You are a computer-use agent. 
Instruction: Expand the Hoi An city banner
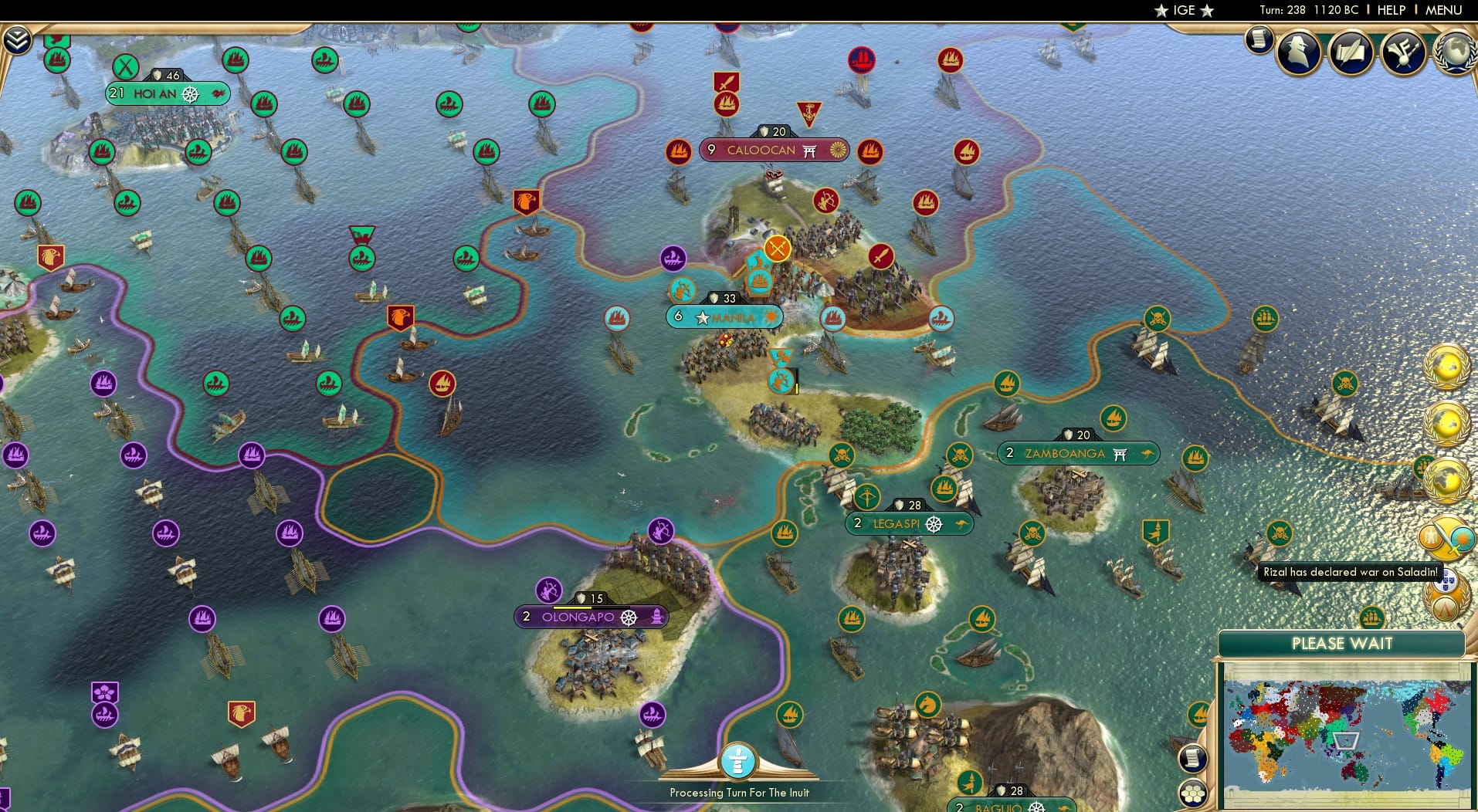coord(167,93)
